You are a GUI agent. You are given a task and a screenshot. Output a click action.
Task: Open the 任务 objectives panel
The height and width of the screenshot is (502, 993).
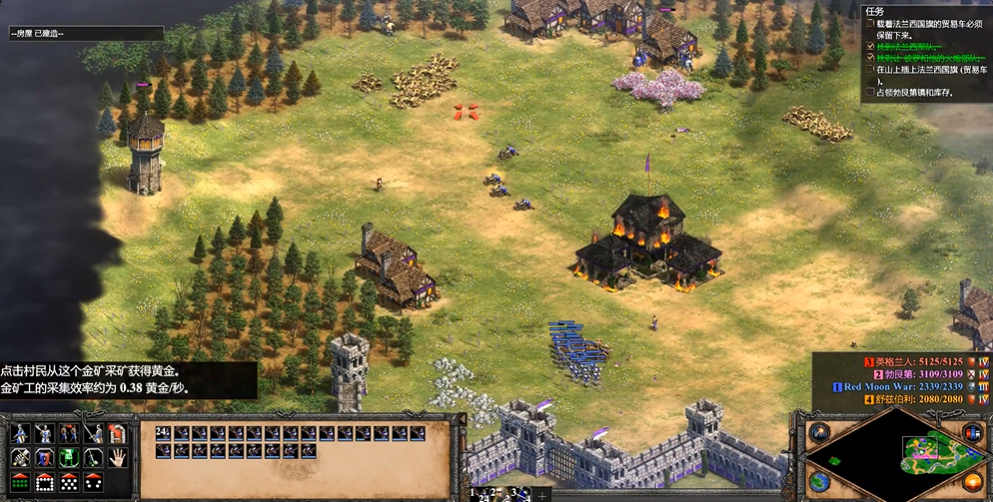[x=874, y=12]
